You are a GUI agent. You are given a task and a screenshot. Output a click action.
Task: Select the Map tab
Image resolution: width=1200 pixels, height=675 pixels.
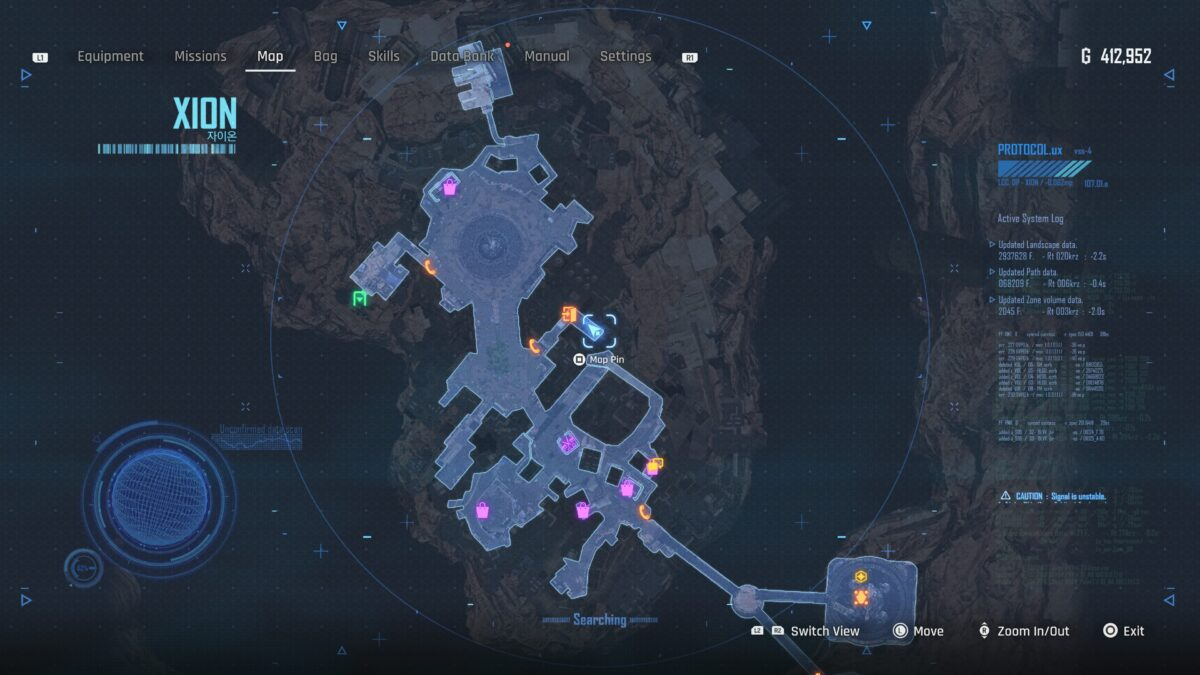tap(270, 57)
